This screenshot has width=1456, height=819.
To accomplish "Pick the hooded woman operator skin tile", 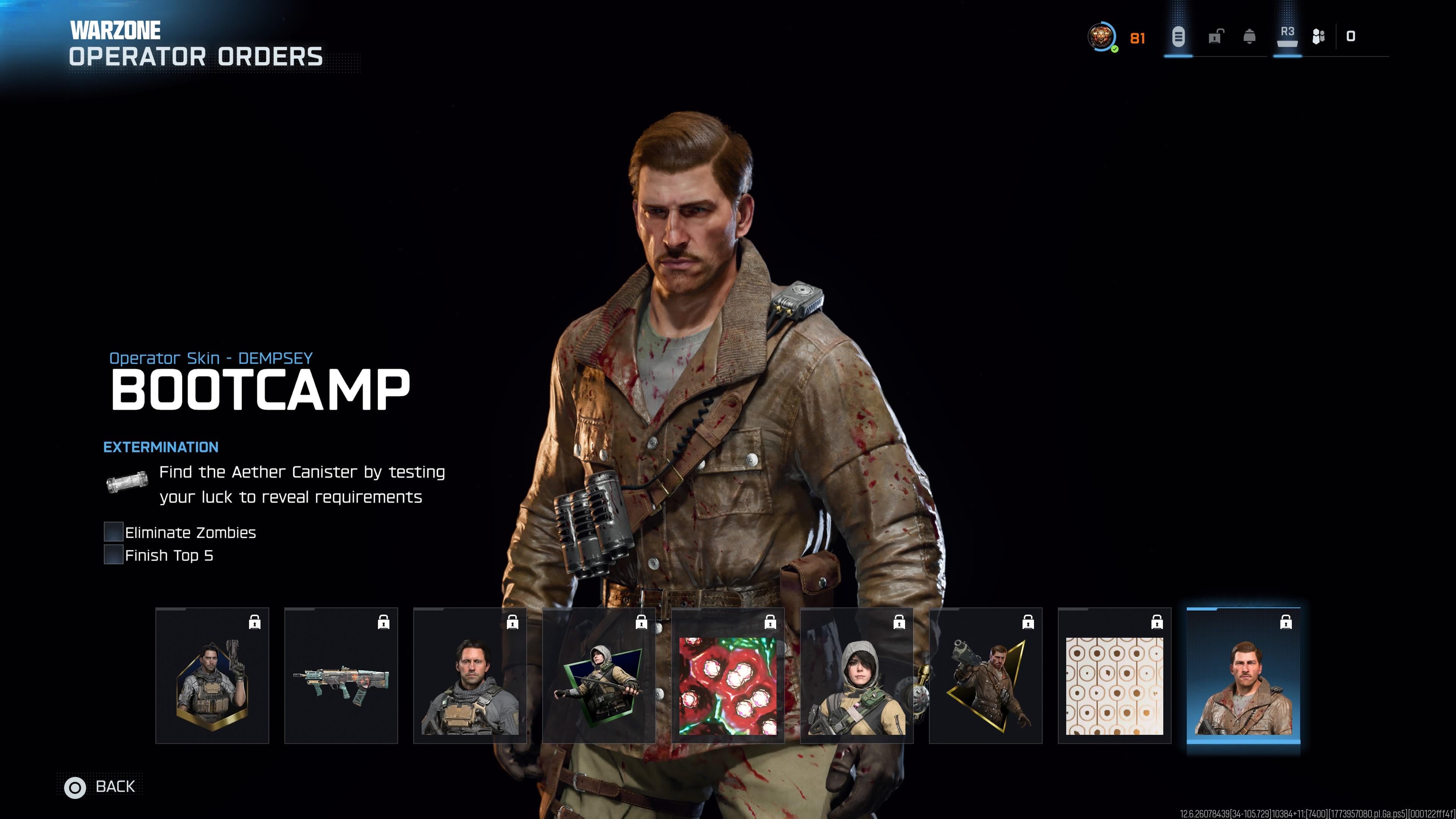I will tap(856, 675).
